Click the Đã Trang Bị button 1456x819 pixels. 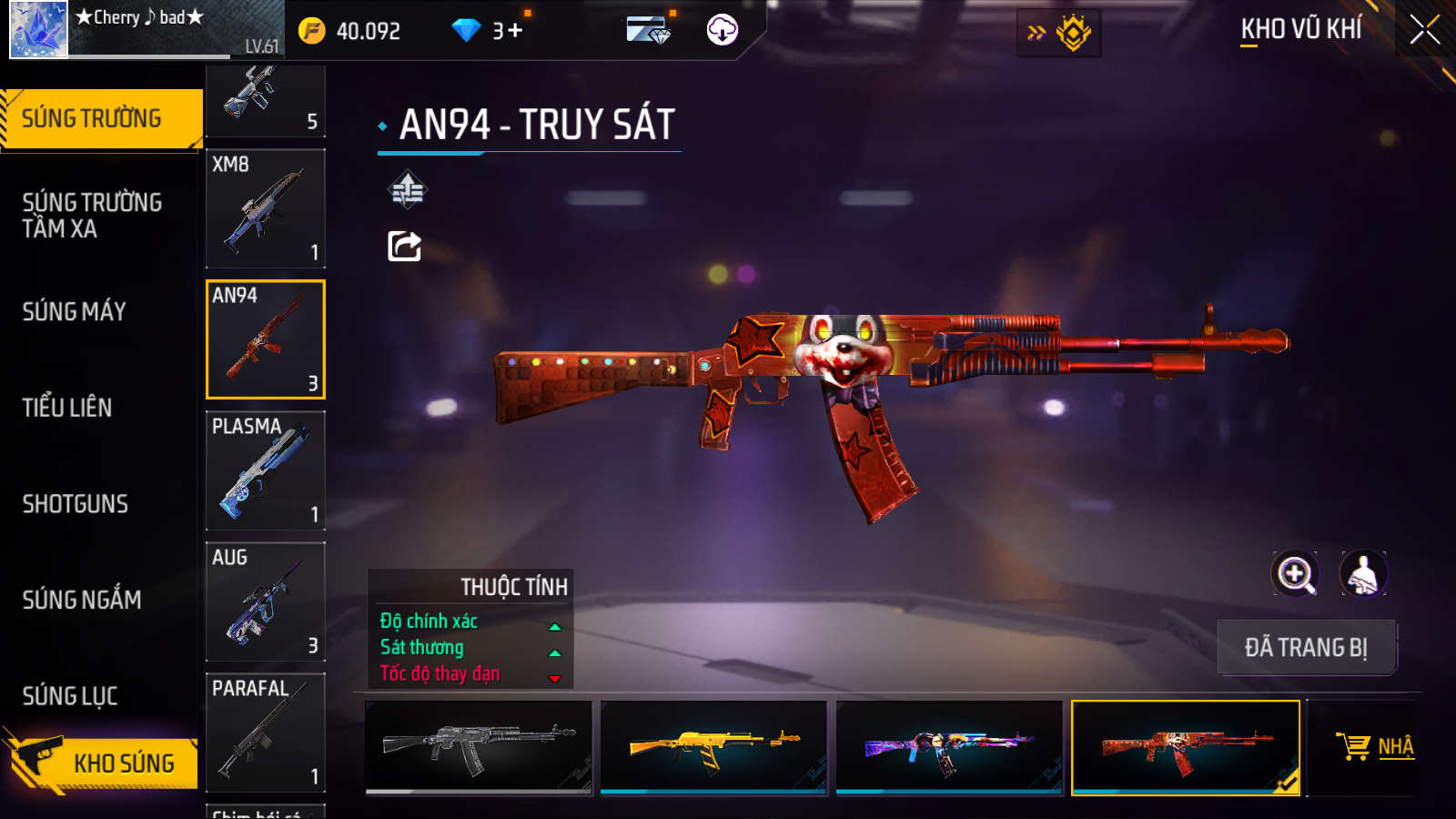coord(1306,648)
